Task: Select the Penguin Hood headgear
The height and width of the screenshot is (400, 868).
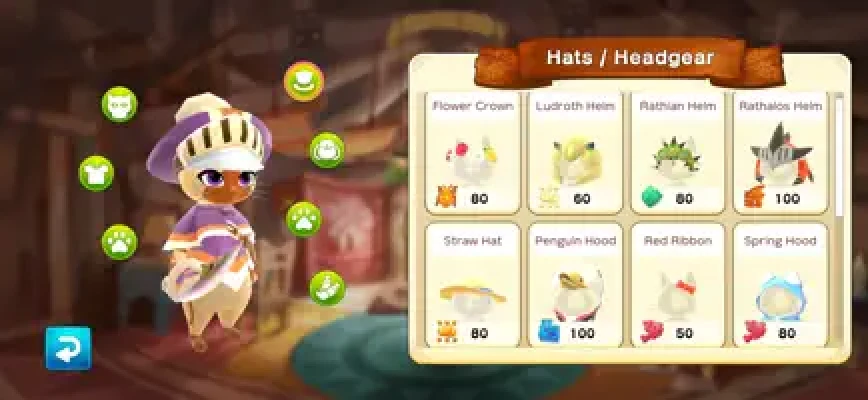Action: tap(575, 288)
